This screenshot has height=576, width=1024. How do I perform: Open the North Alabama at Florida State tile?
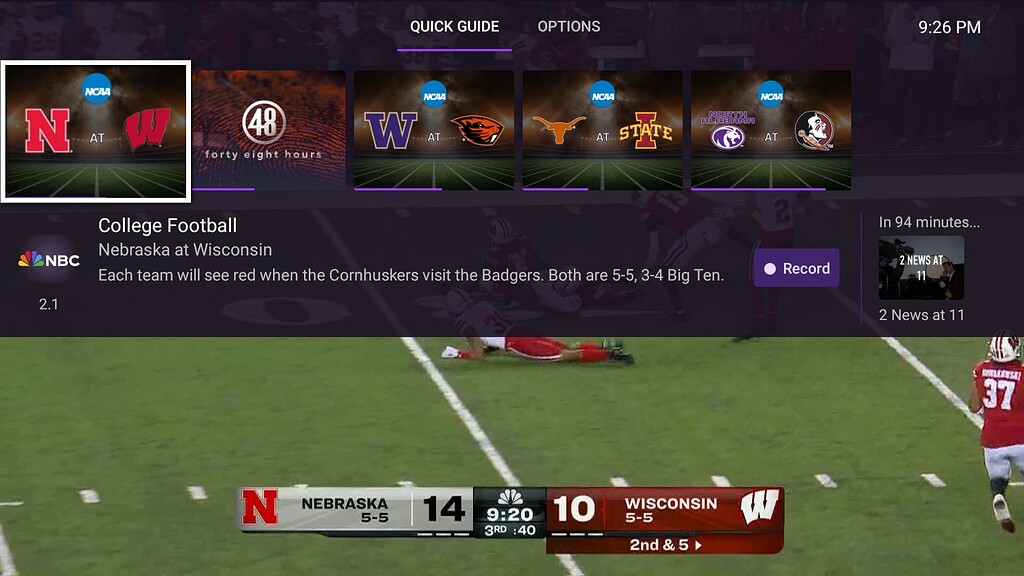click(x=770, y=130)
